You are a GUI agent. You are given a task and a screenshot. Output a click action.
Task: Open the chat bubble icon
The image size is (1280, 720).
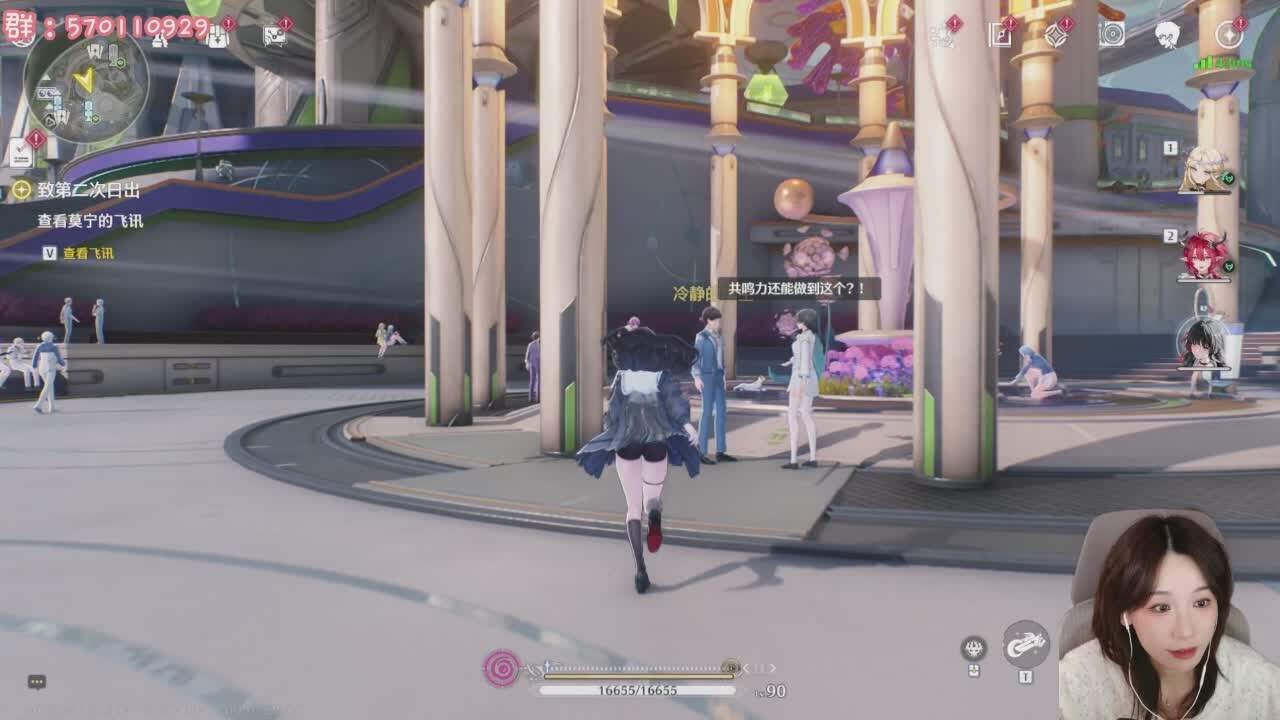[37, 682]
